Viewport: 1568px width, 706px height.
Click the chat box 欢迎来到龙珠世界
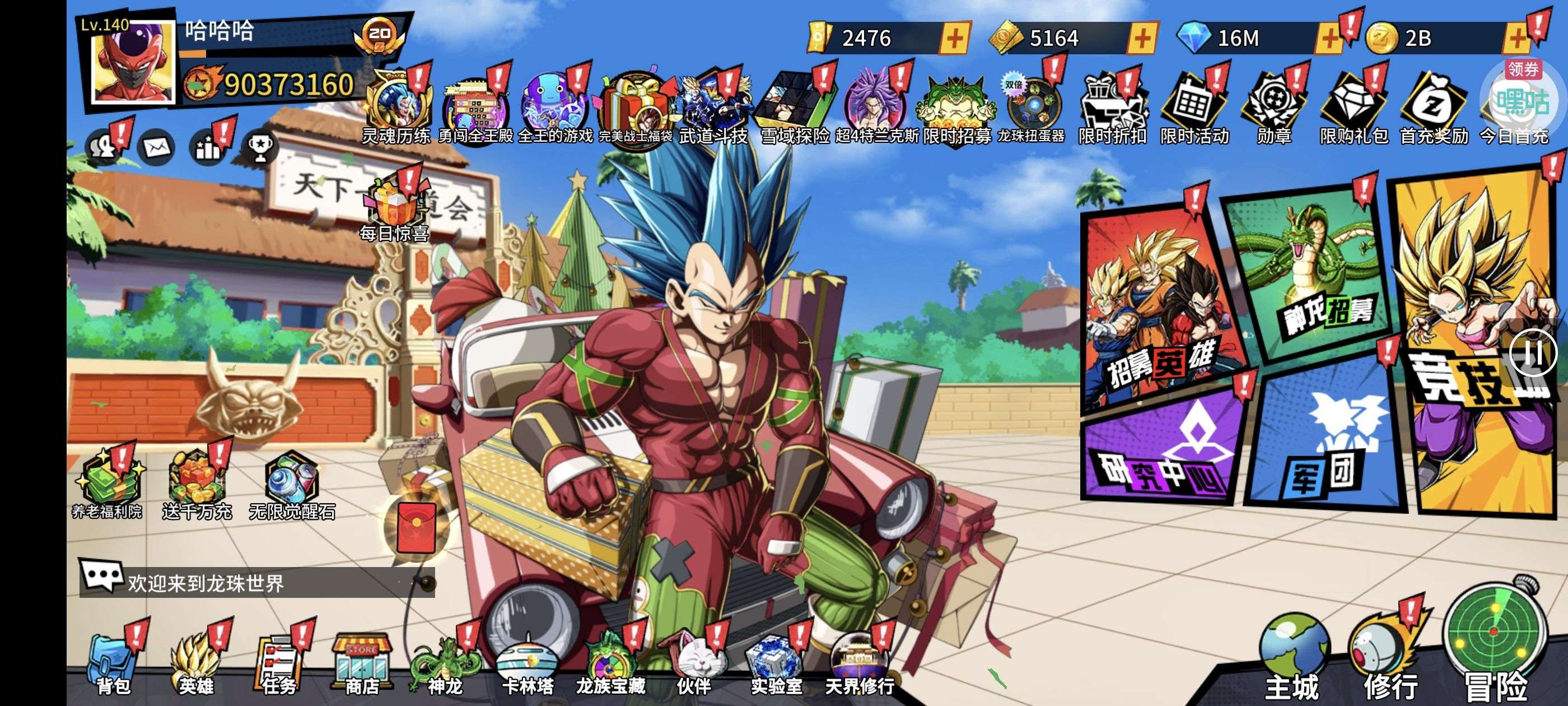click(256, 583)
